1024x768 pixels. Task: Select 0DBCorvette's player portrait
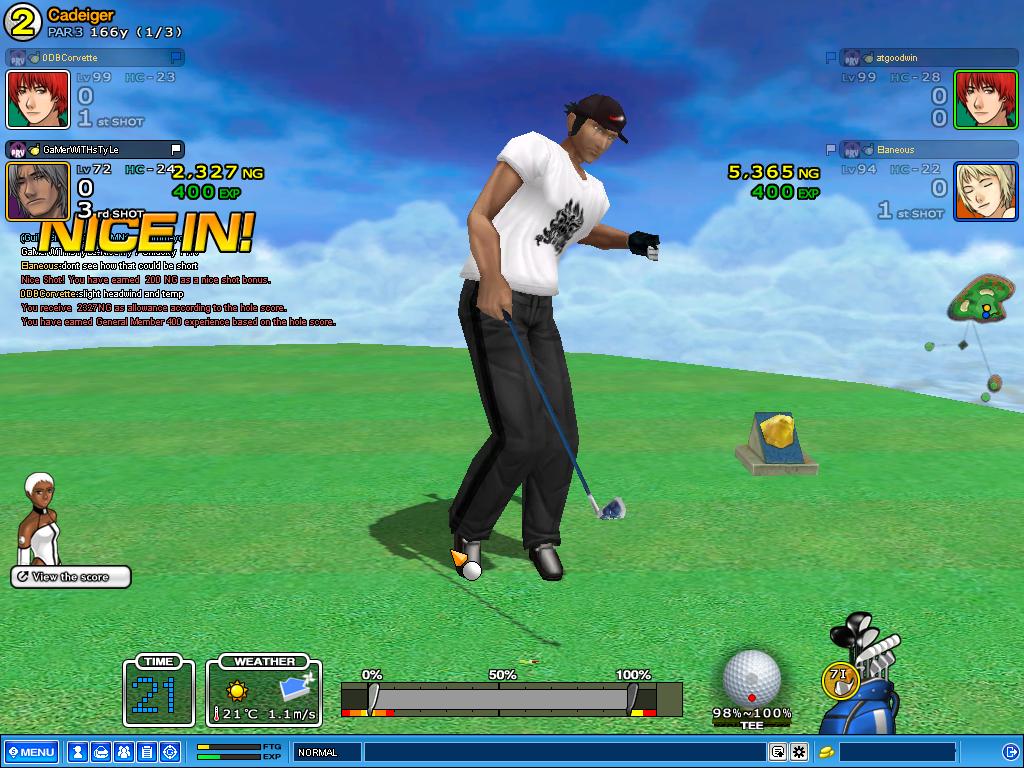[x=38, y=99]
